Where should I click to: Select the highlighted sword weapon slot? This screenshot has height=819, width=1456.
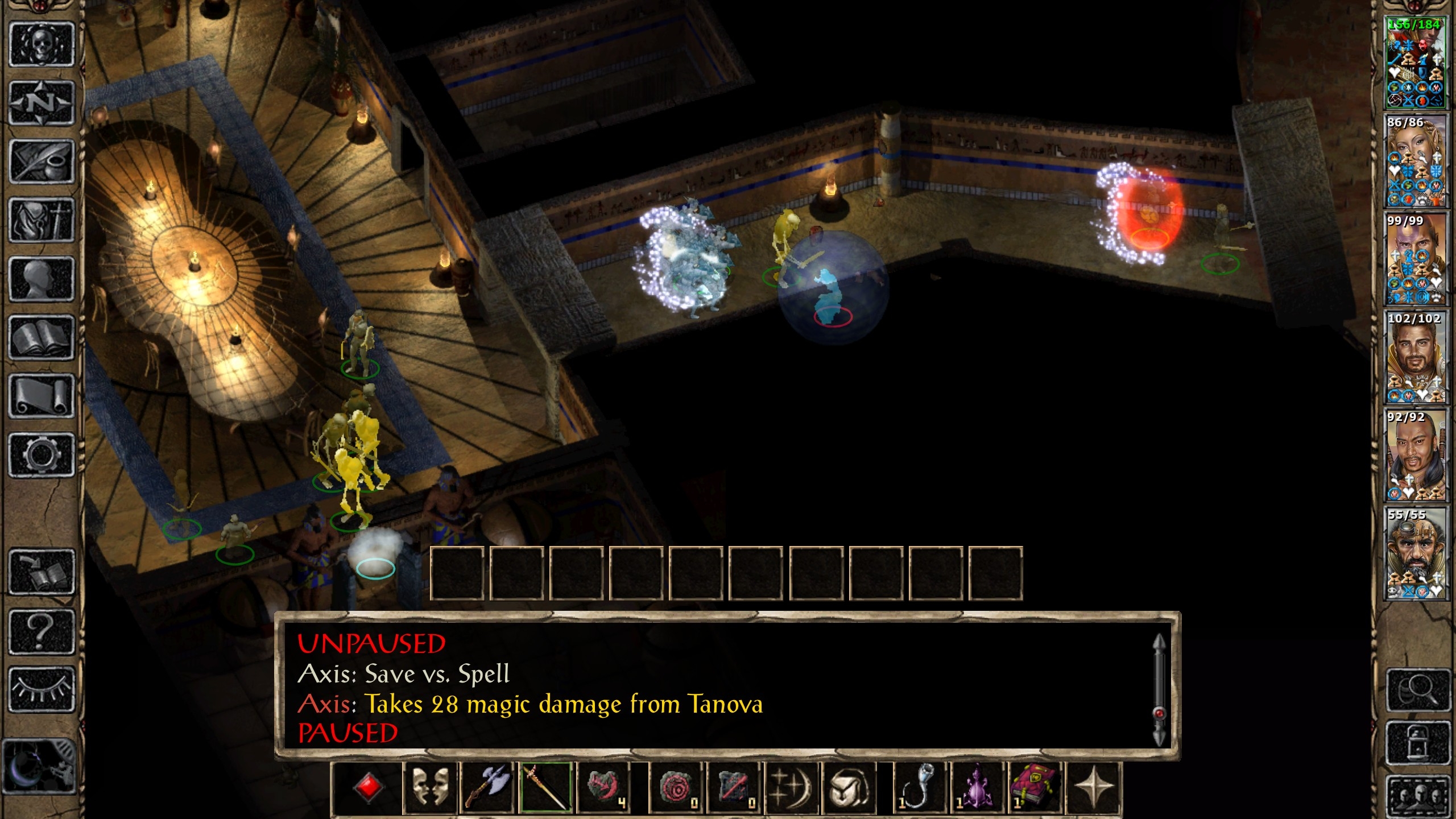point(546,788)
